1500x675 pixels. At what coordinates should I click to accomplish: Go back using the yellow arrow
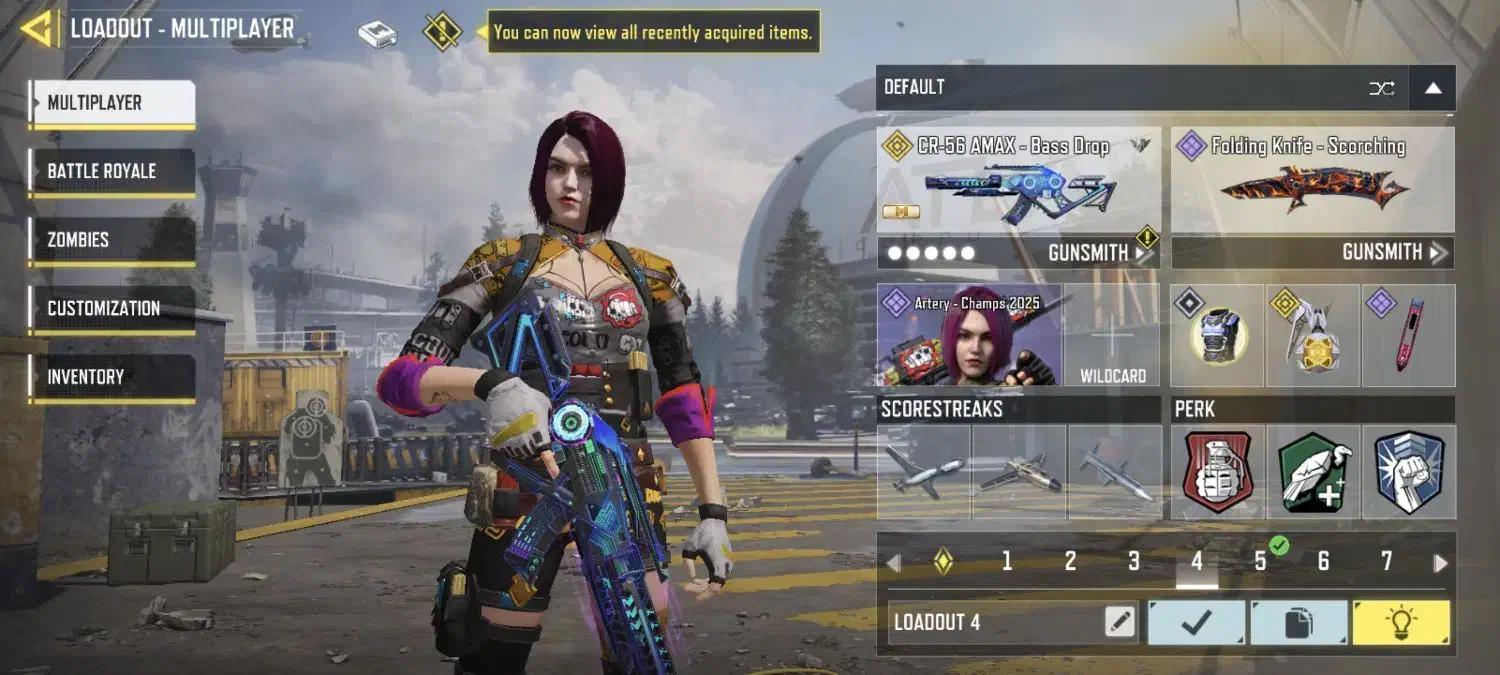pyautogui.click(x=38, y=28)
